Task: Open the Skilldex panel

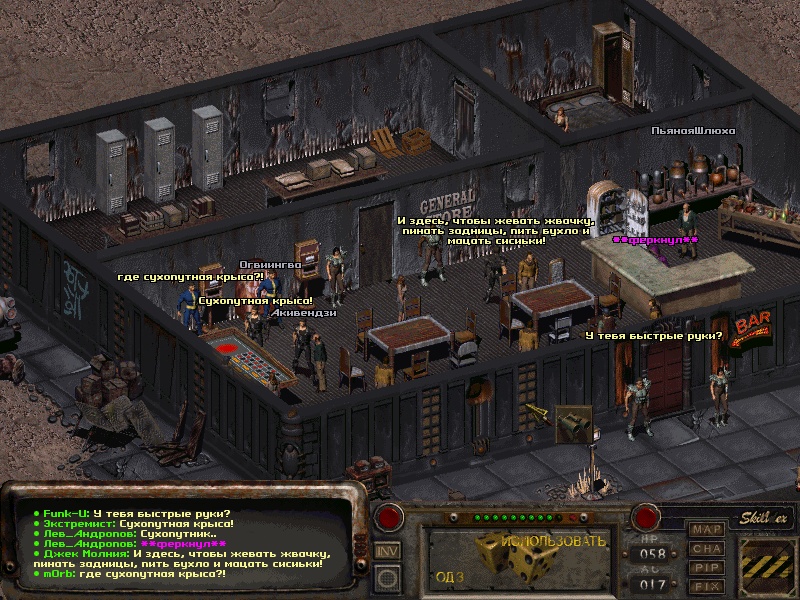Action: 766,517
